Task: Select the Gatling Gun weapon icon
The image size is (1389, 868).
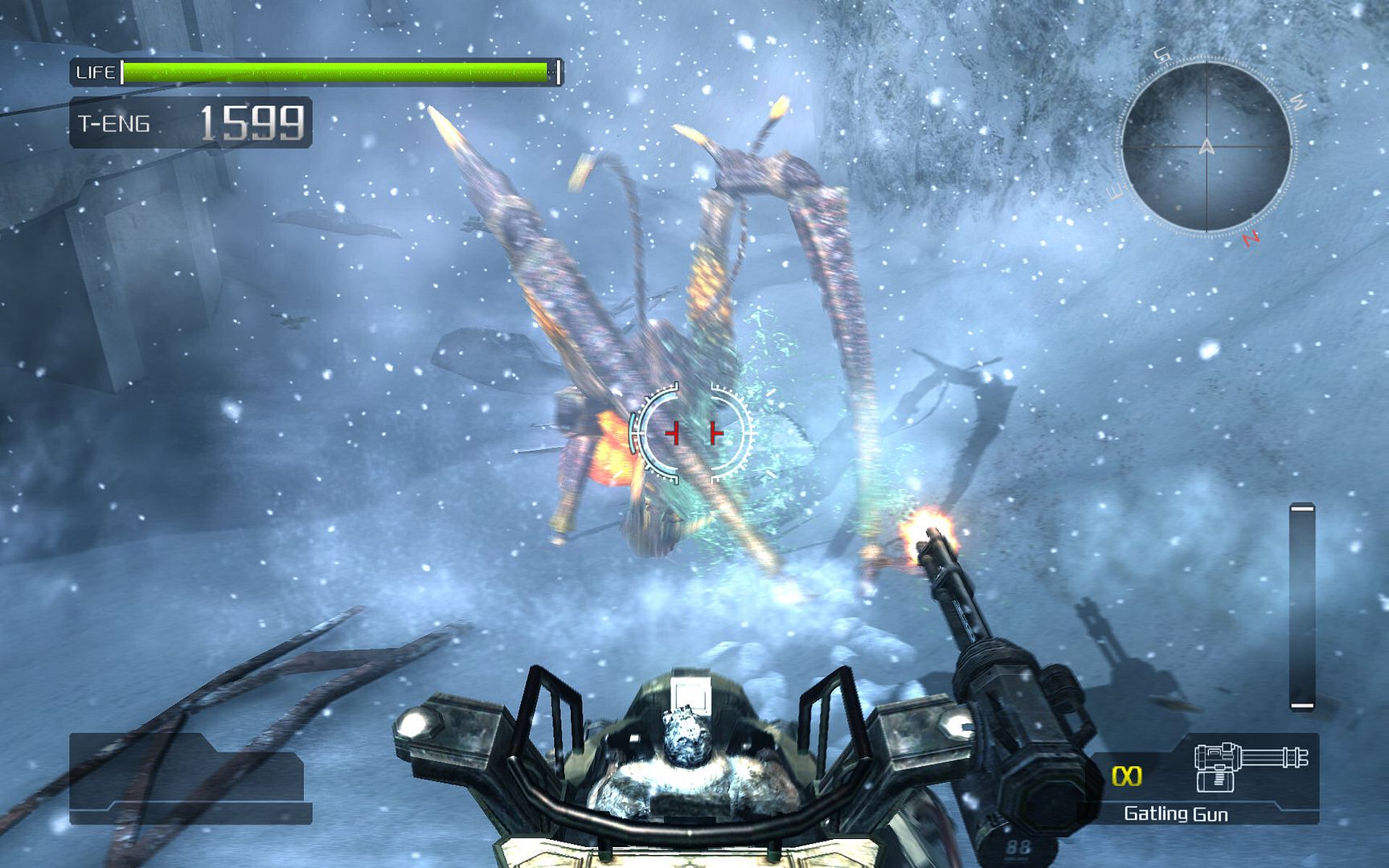Action: (x=1250, y=766)
